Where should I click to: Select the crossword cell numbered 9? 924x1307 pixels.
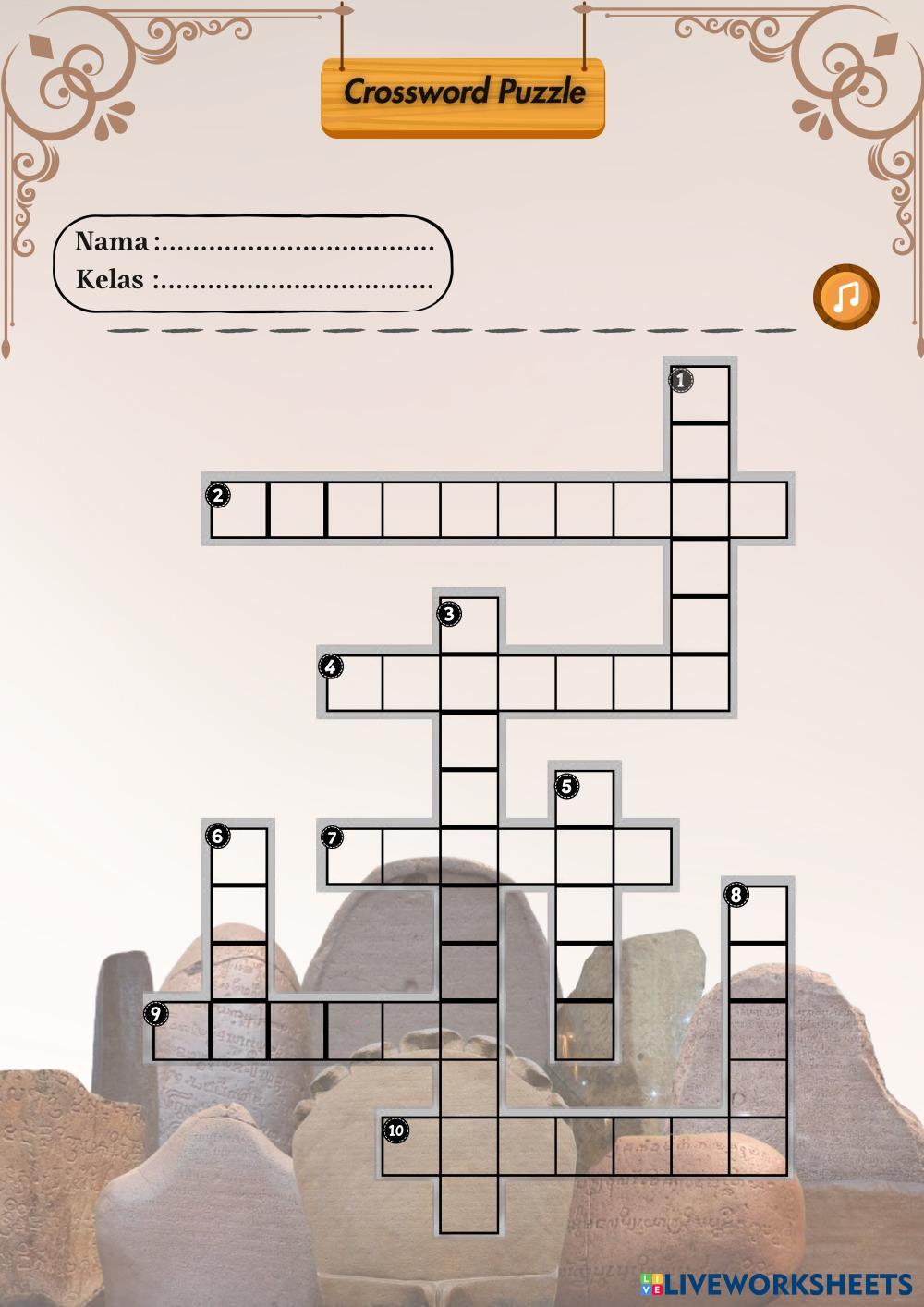pos(181,1030)
